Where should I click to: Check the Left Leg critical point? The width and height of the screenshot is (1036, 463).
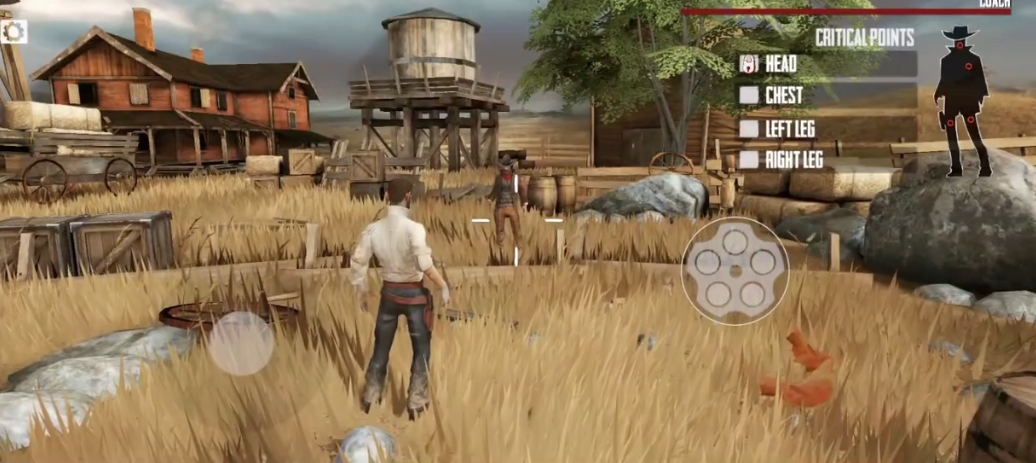pyautogui.click(x=749, y=128)
